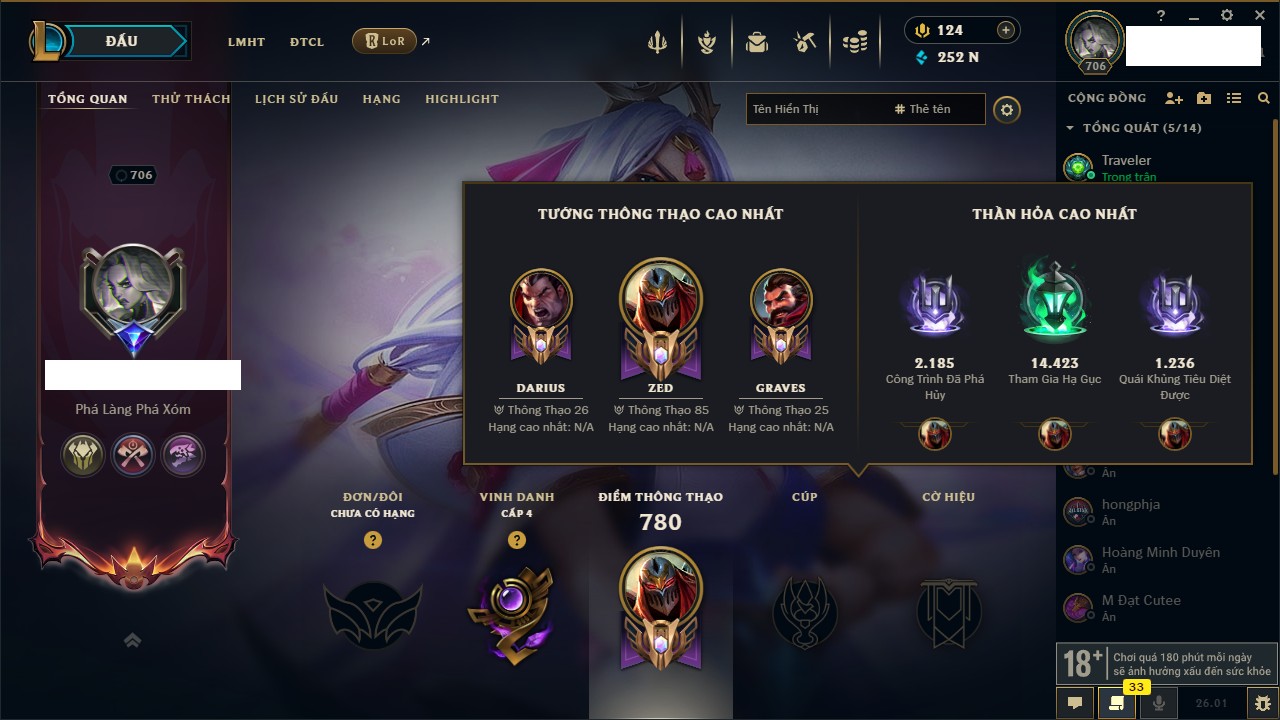Open the coin stack store icon
Viewport: 1280px width, 720px height.
click(x=855, y=42)
